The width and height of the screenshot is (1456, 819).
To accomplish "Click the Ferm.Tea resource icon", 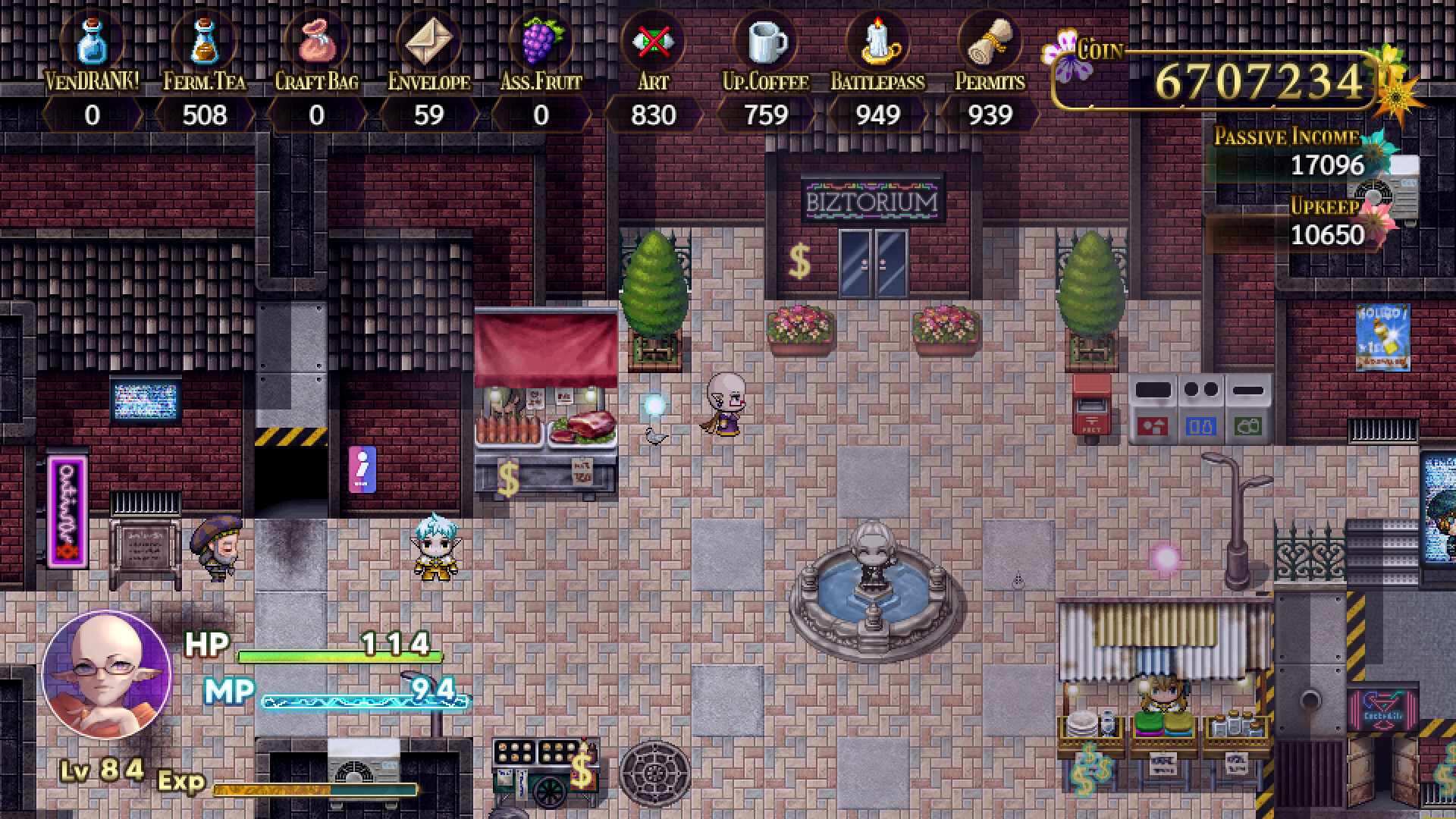I will pyautogui.click(x=203, y=42).
